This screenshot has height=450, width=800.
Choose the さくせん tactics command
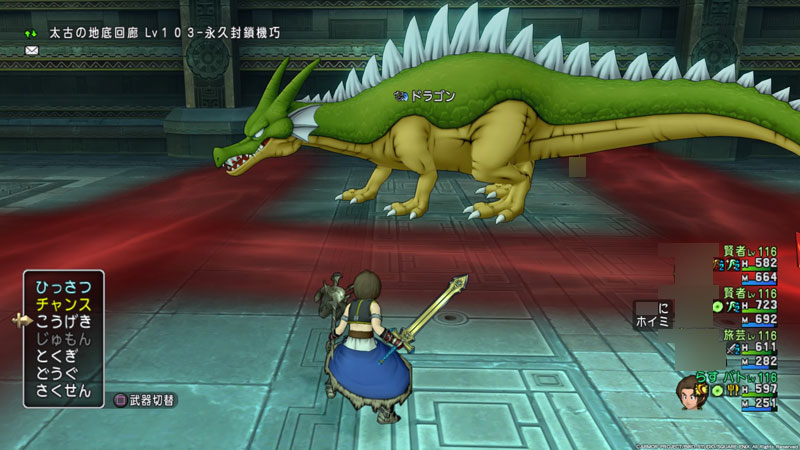(63, 391)
